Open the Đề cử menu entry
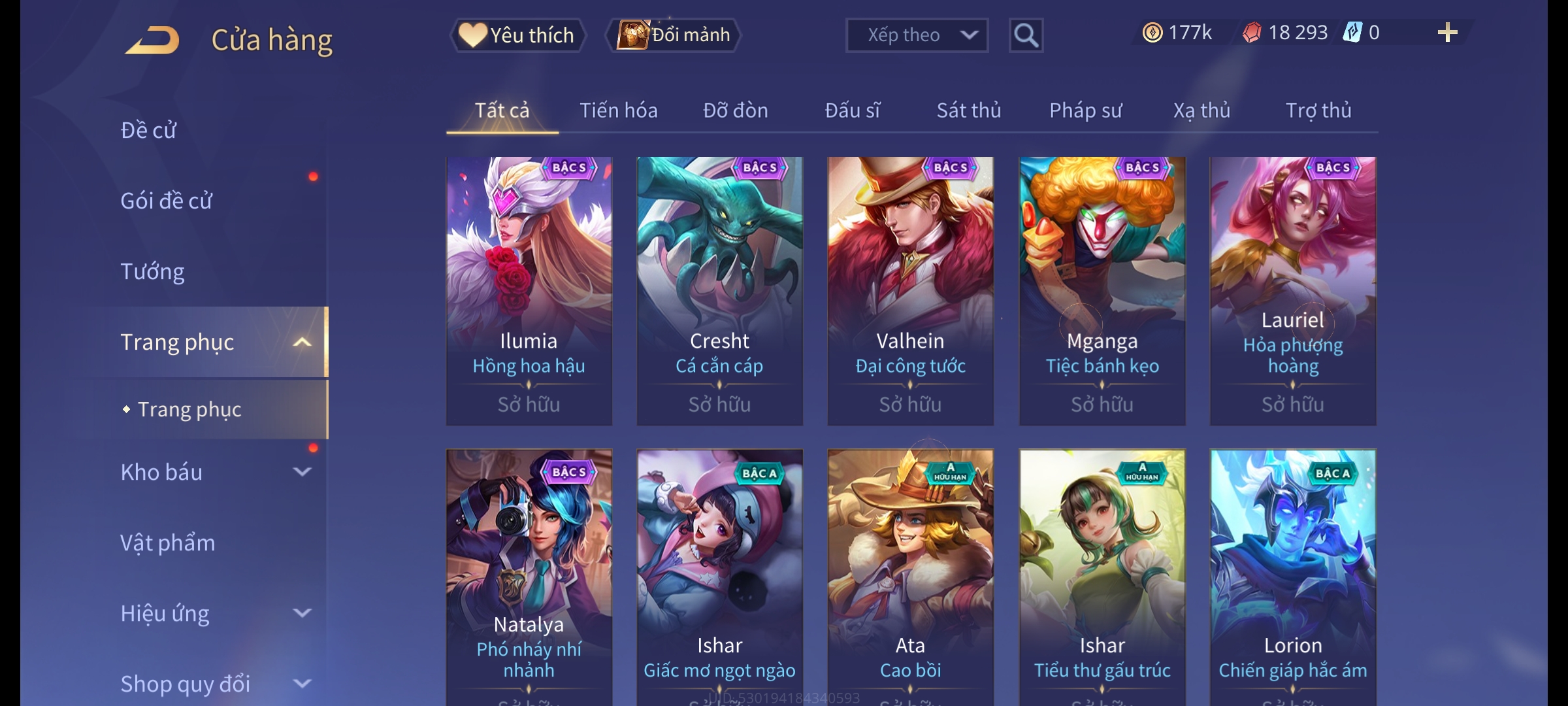The image size is (1568, 706). (148, 130)
